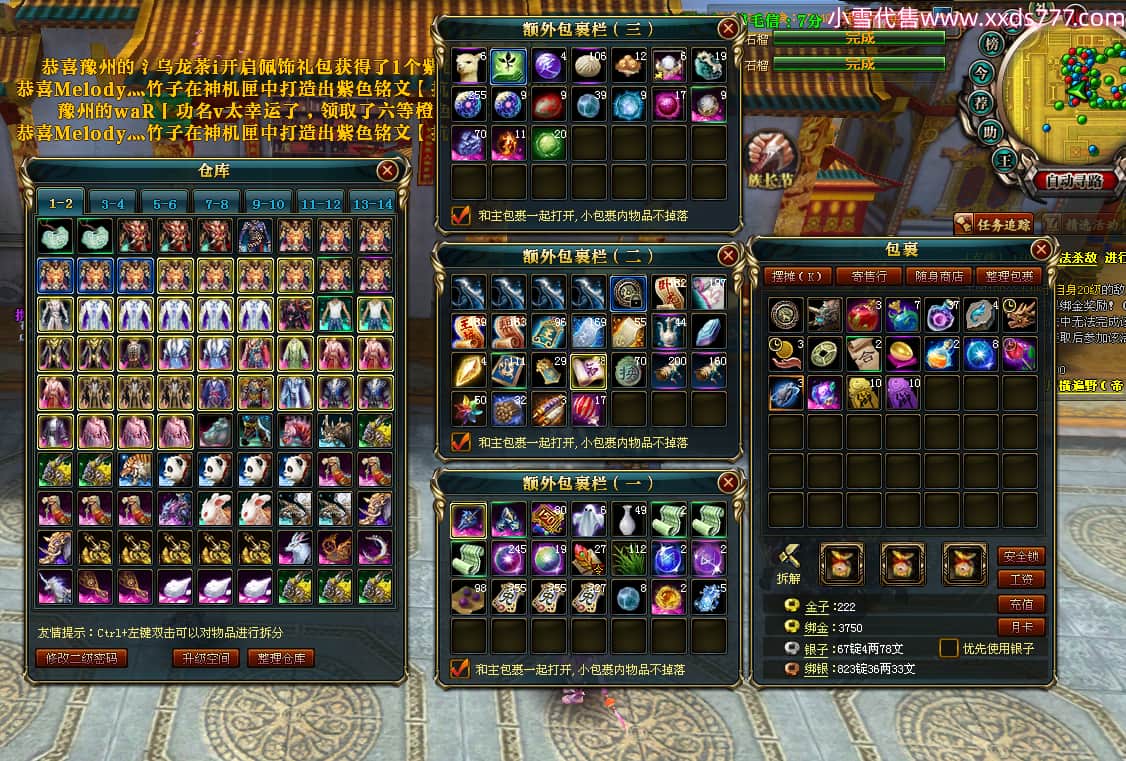
Task: Open warehouse page 13-14
Action: click(x=372, y=203)
